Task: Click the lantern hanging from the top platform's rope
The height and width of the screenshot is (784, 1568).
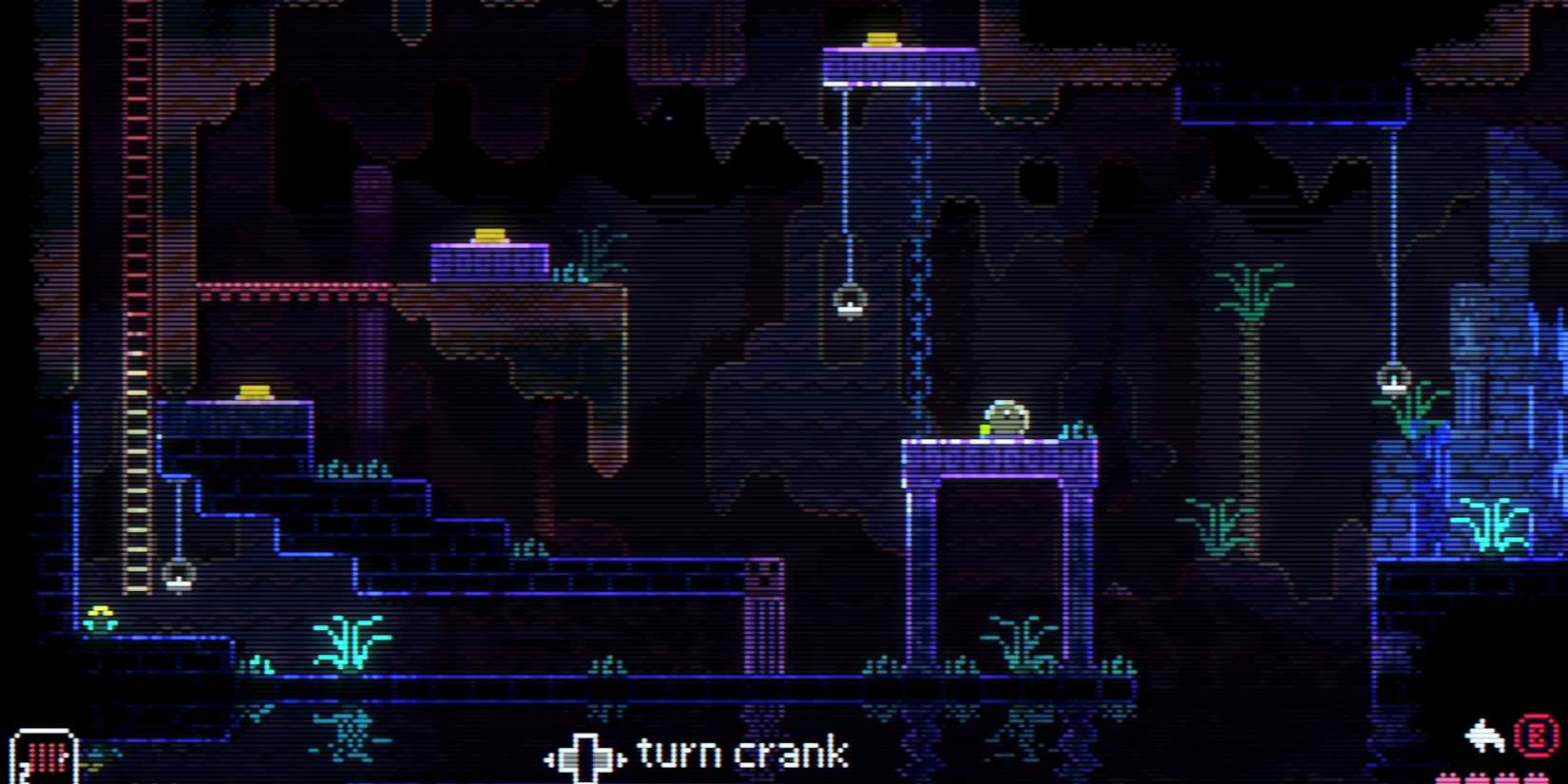Action: click(x=849, y=302)
